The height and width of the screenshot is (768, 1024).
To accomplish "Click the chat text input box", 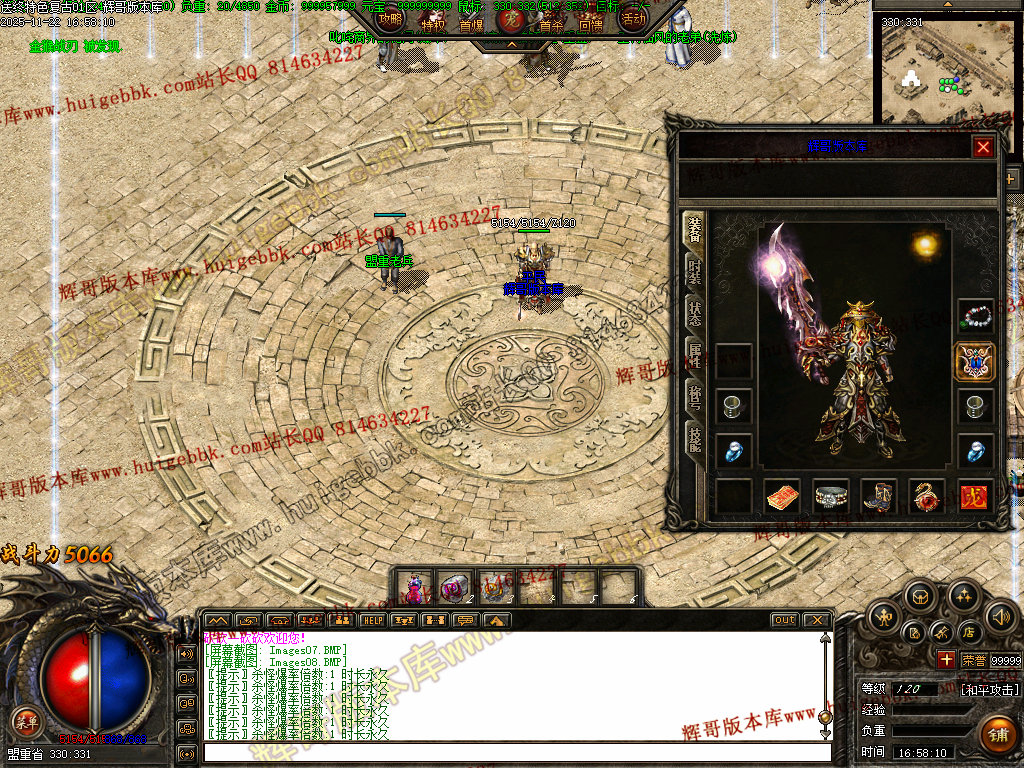I will tap(515, 752).
